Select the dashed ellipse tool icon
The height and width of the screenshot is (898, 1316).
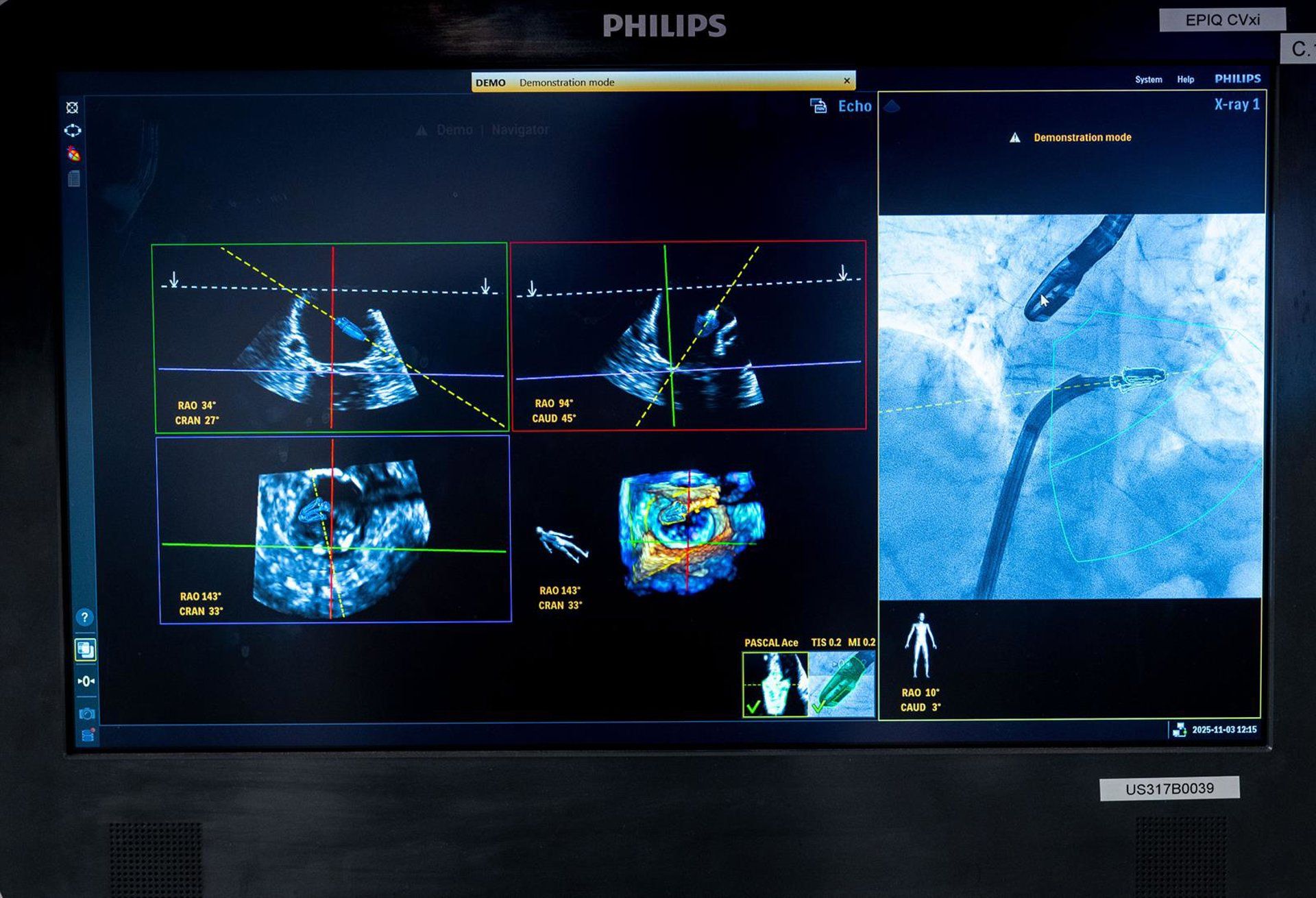(73, 130)
